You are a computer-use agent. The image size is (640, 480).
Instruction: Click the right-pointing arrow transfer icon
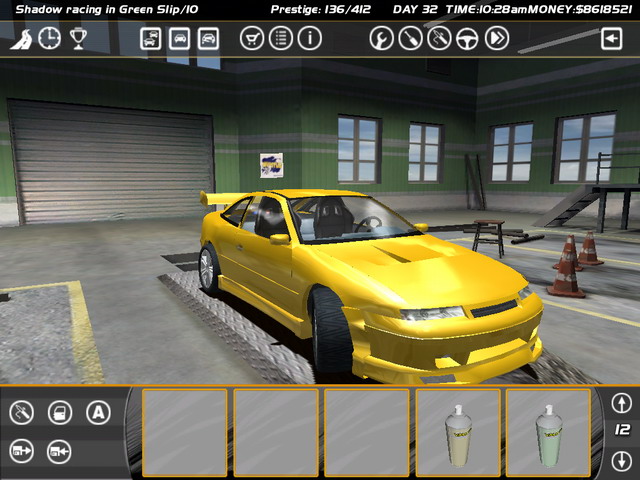(22, 451)
